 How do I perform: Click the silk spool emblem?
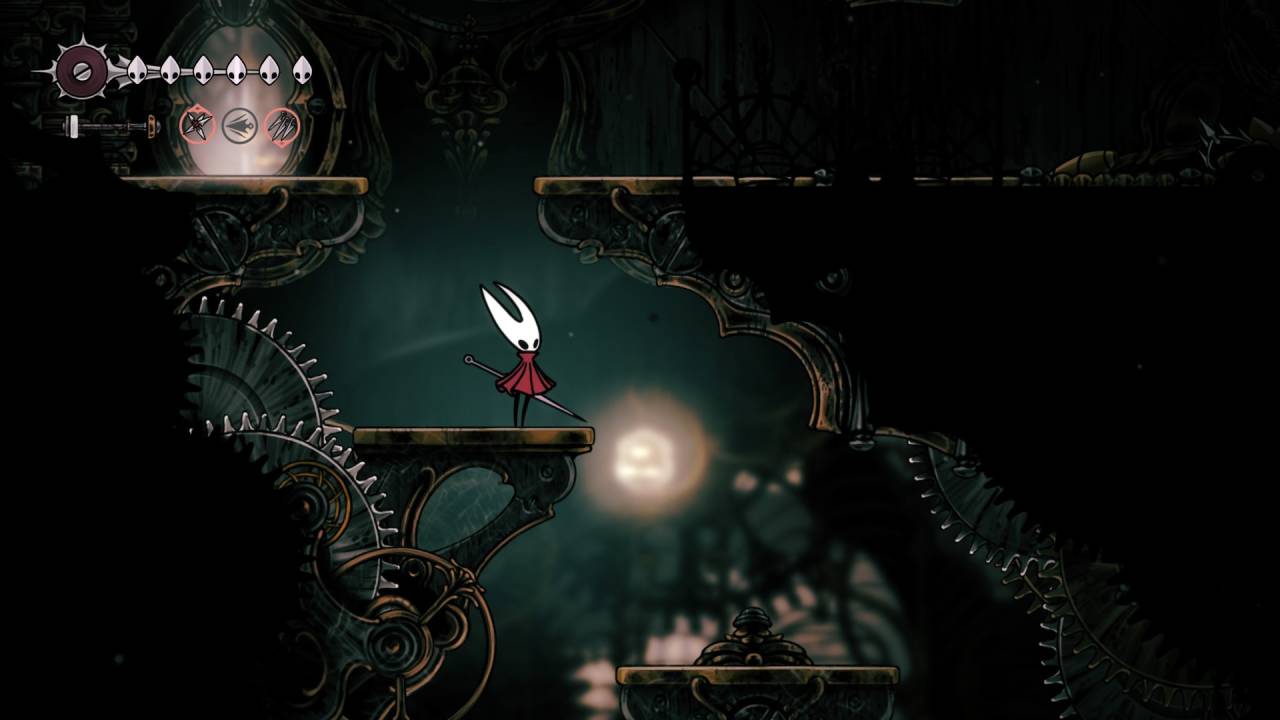[x=82, y=70]
